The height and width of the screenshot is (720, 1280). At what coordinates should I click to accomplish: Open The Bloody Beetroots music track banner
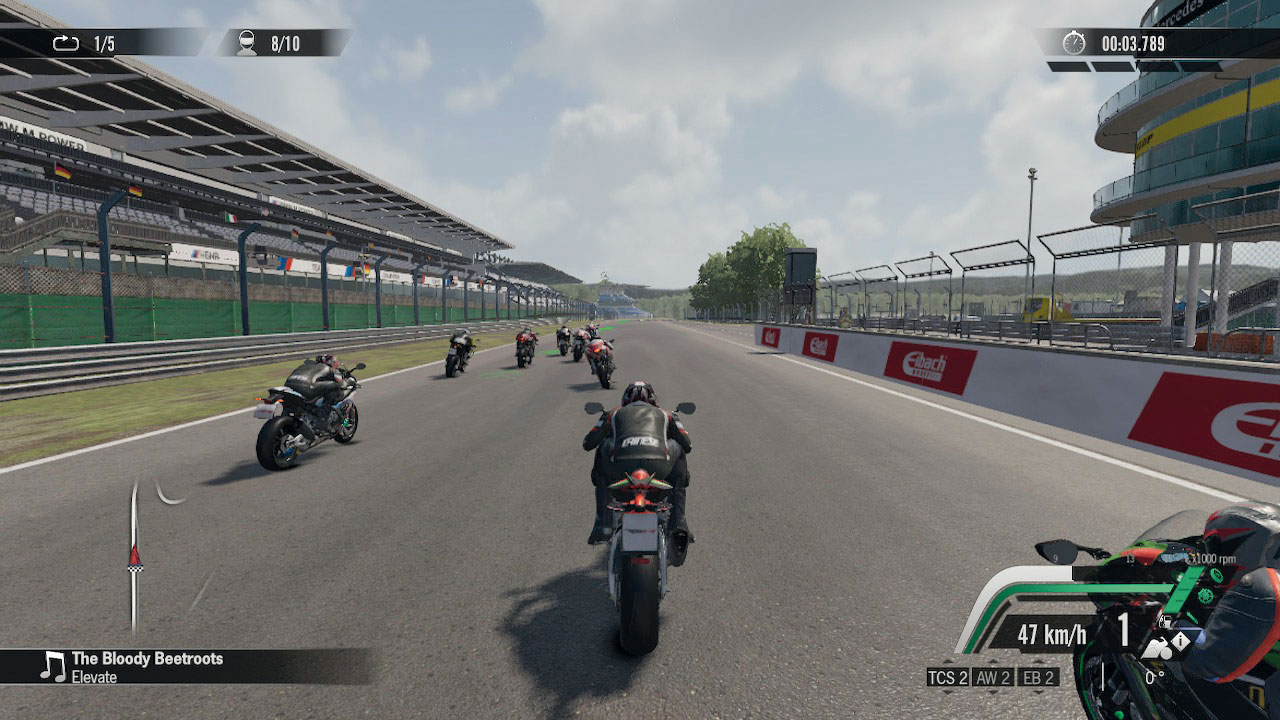(185, 667)
